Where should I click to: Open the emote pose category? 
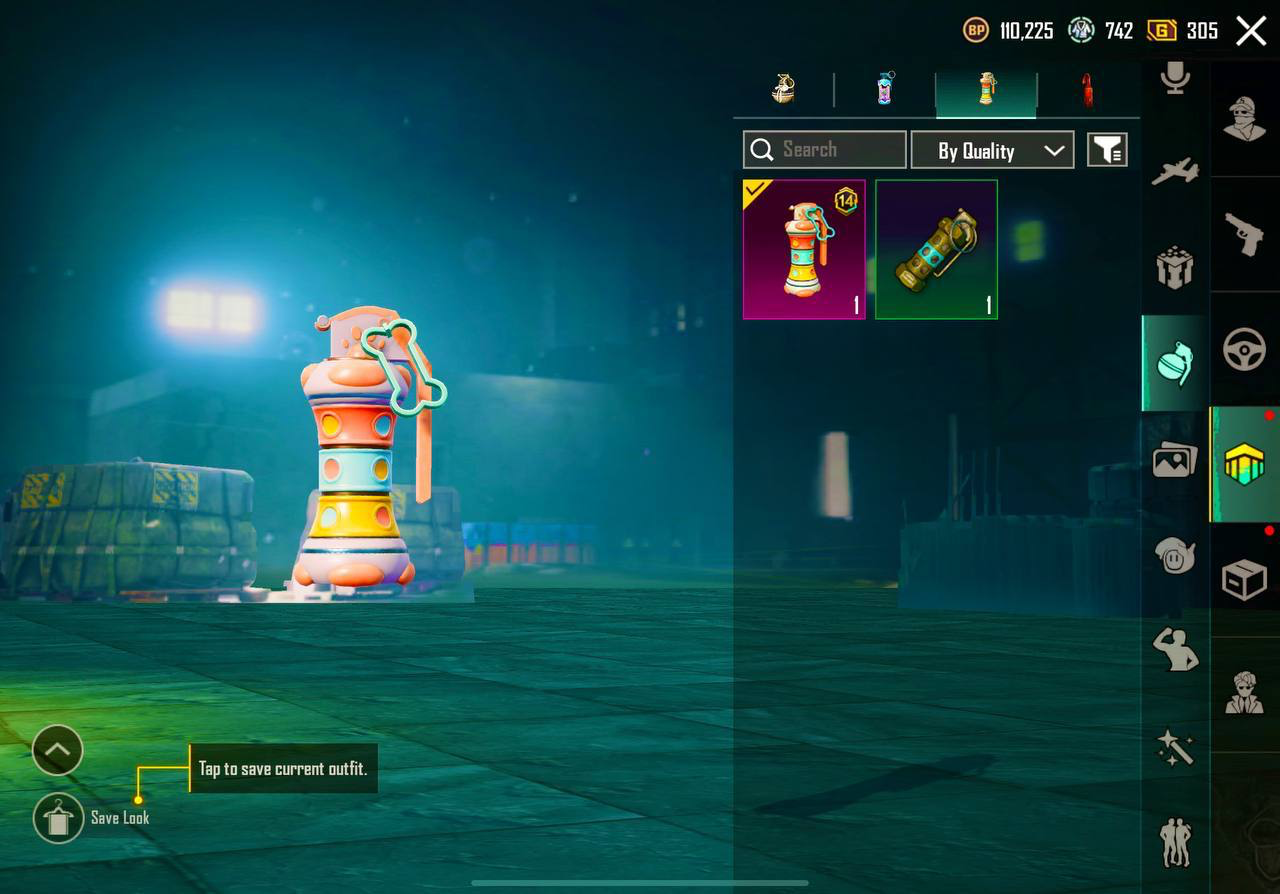[1175, 650]
